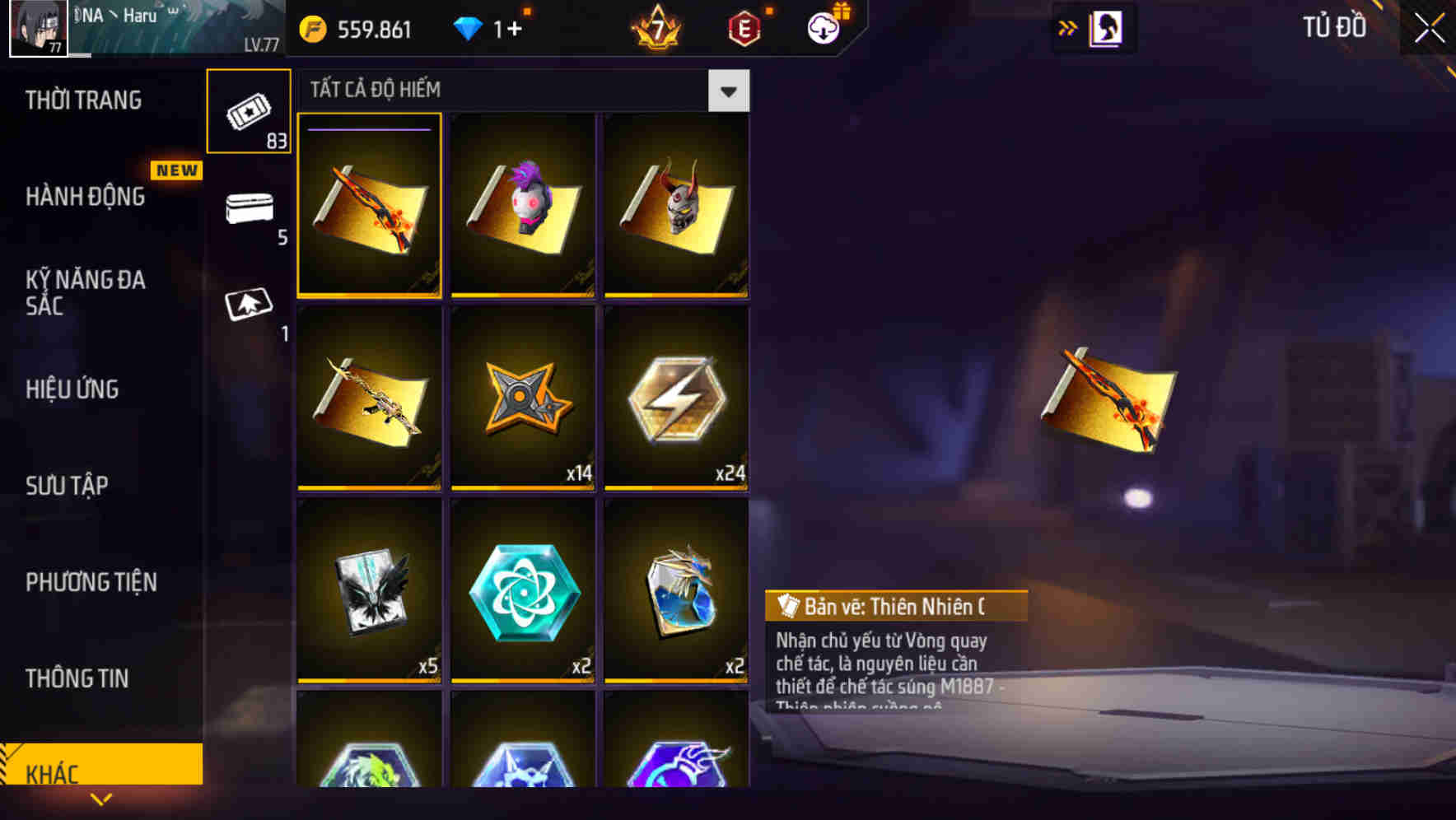Open the diamond balance icon
Image resolution: width=1456 pixels, height=820 pixels.
[x=467, y=28]
